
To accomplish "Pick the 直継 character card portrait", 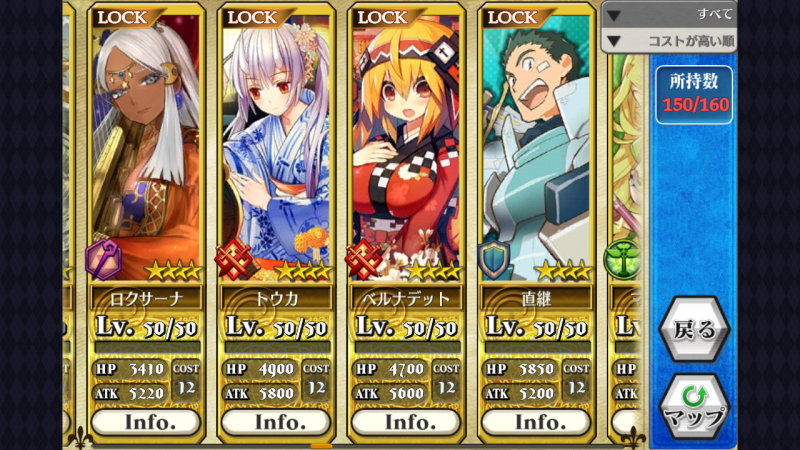I will tap(538, 150).
